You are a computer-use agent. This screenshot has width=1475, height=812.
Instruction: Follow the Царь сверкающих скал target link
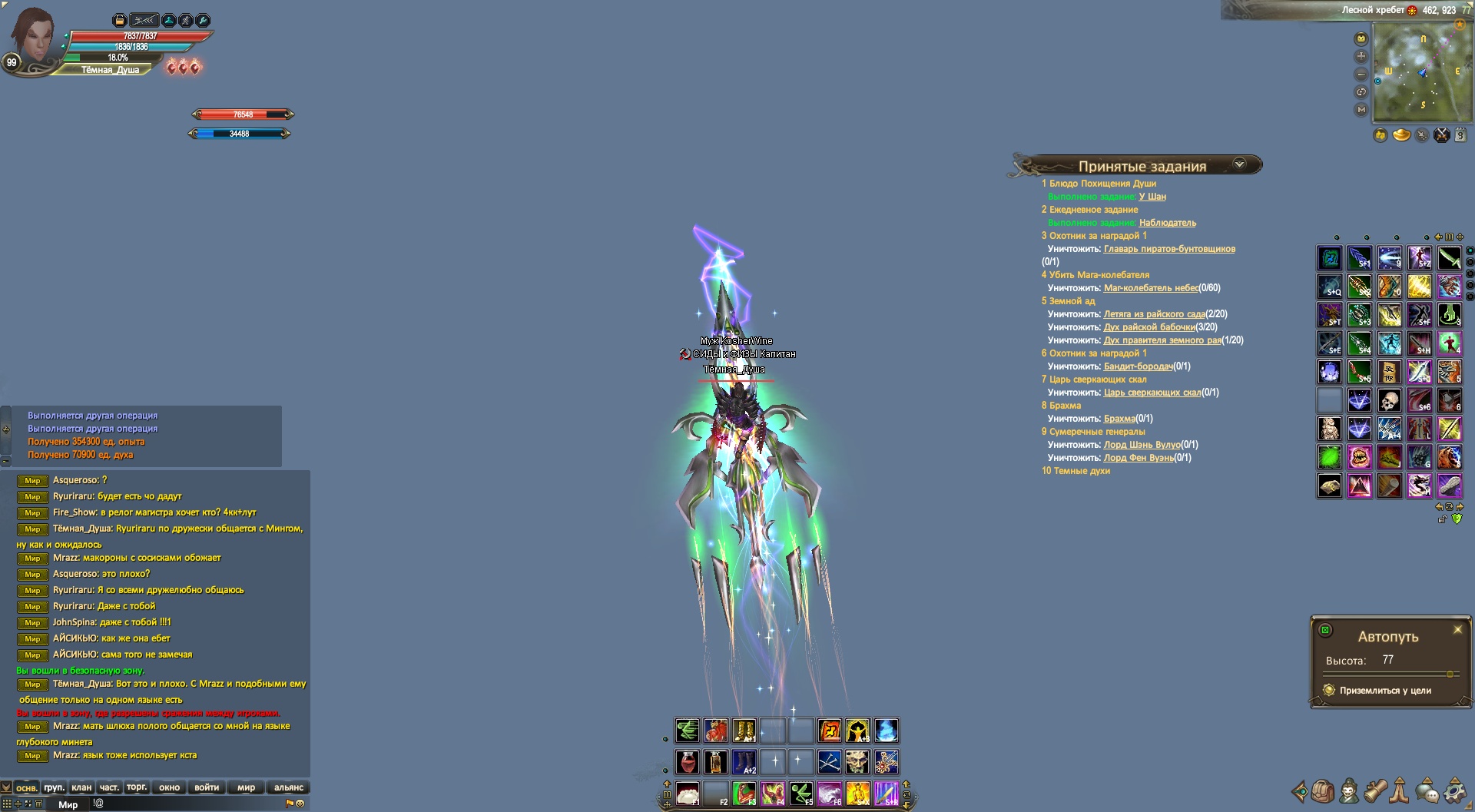[x=1152, y=393]
